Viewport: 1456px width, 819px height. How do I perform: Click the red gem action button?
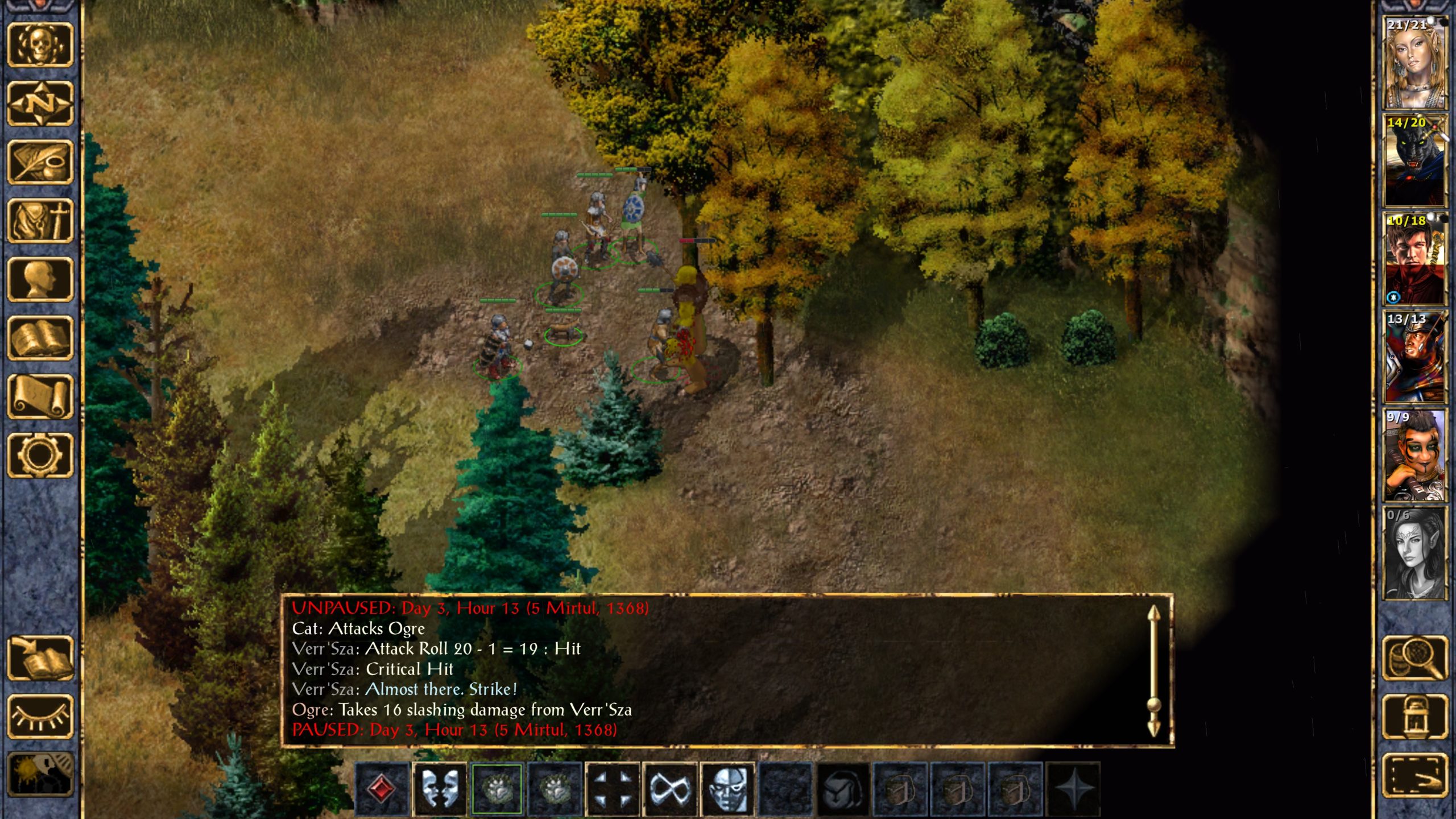[x=382, y=789]
